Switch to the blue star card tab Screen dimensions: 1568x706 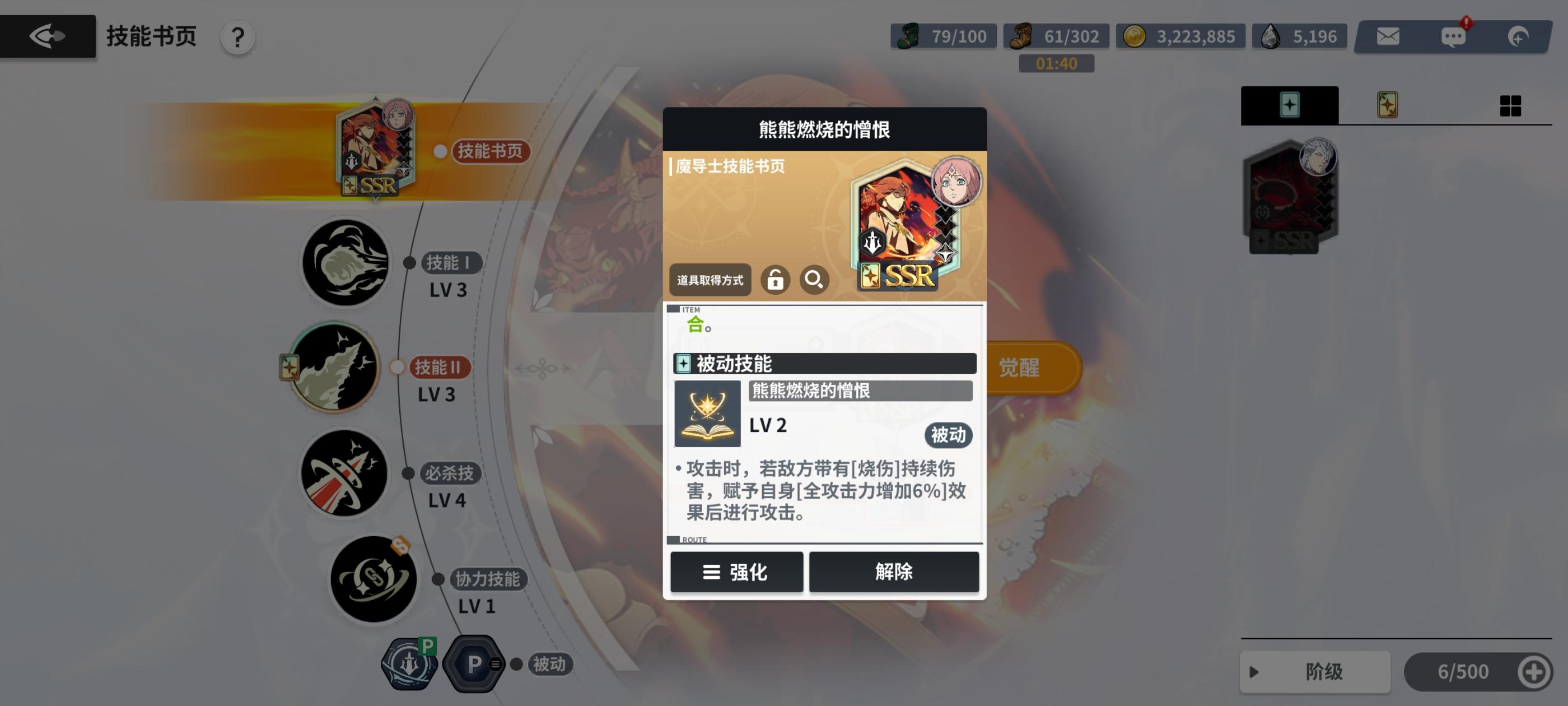(x=1289, y=105)
